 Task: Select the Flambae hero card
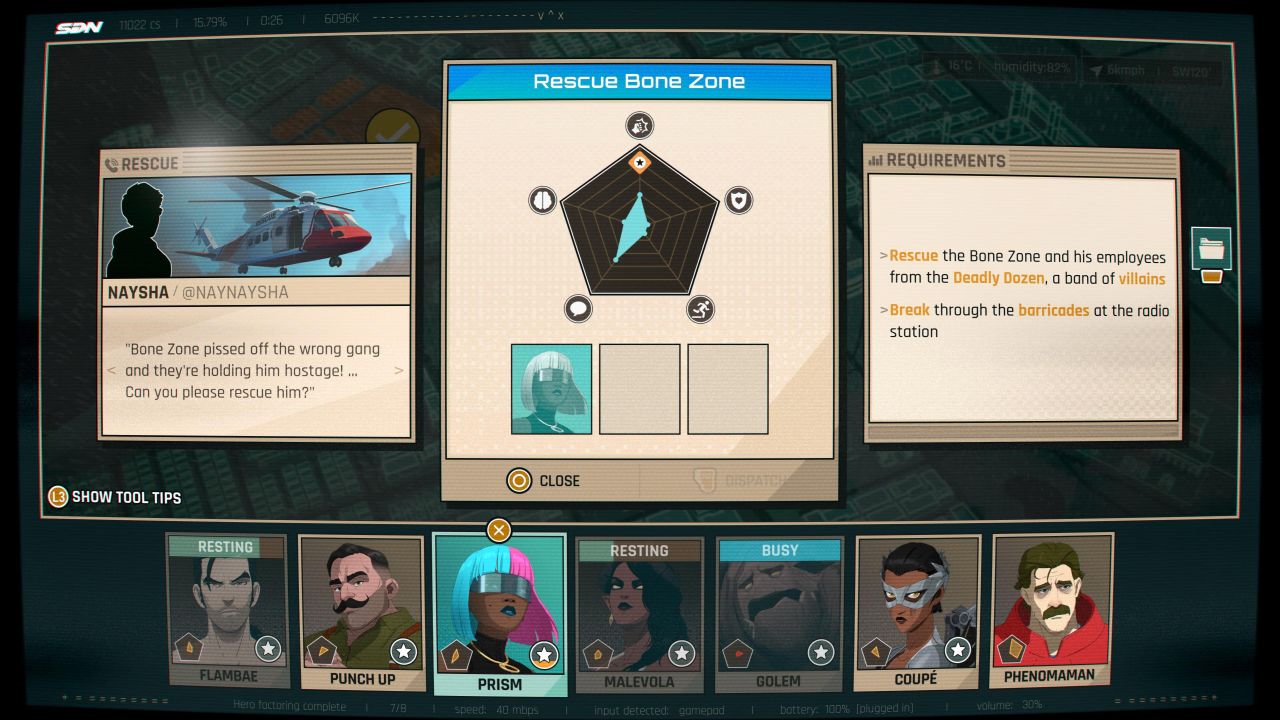pyautogui.click(x=227, y=610)
